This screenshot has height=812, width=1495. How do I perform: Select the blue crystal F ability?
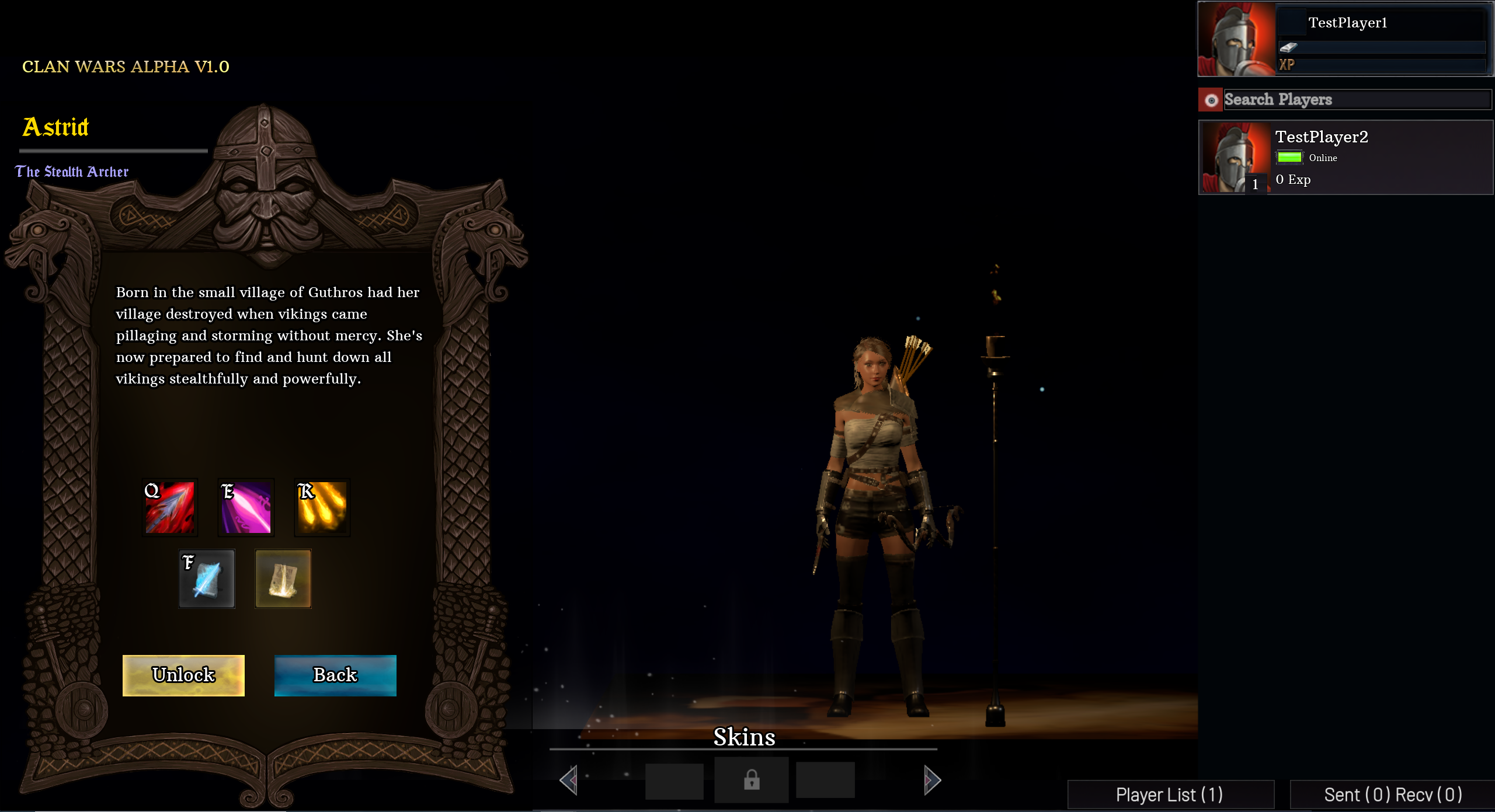pos(207,578)
